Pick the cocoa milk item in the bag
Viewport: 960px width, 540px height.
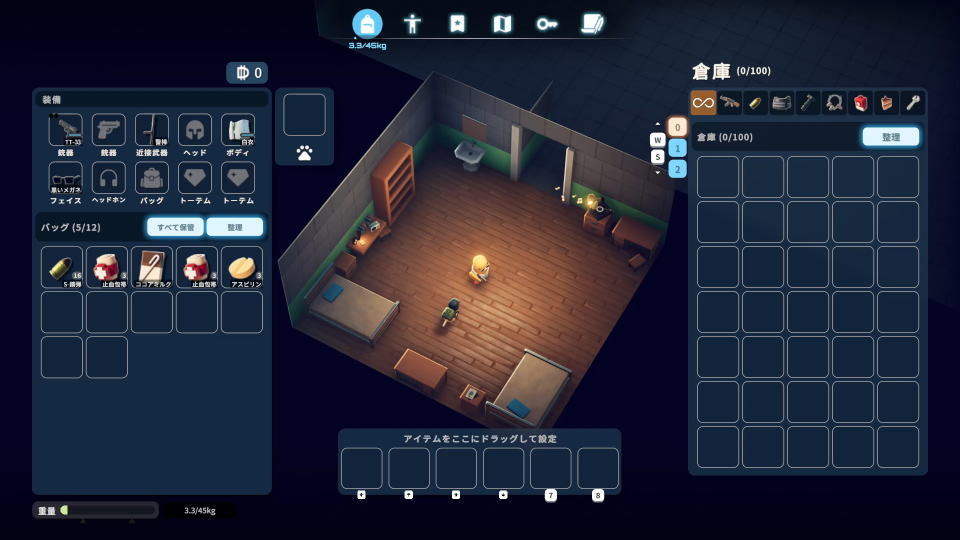click(152, 267)
